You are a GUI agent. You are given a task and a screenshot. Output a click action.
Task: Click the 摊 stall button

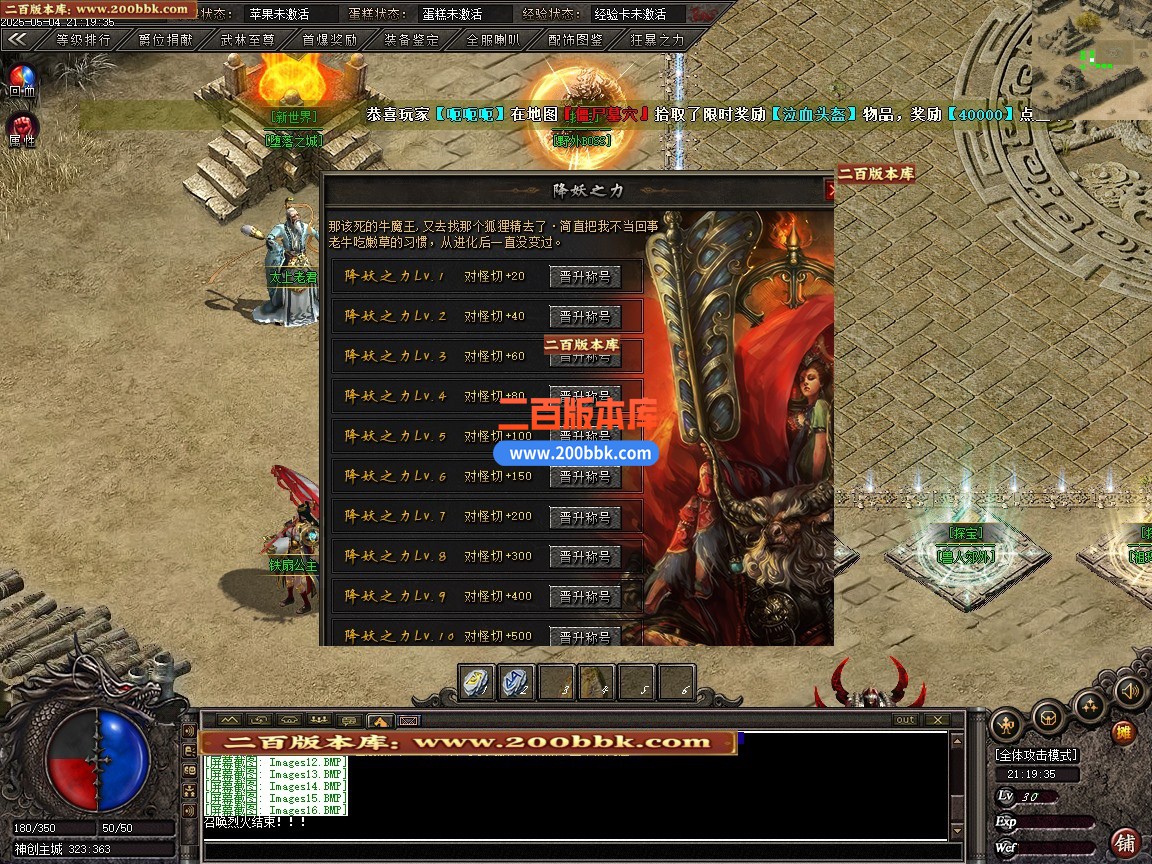pos(1124,733)
